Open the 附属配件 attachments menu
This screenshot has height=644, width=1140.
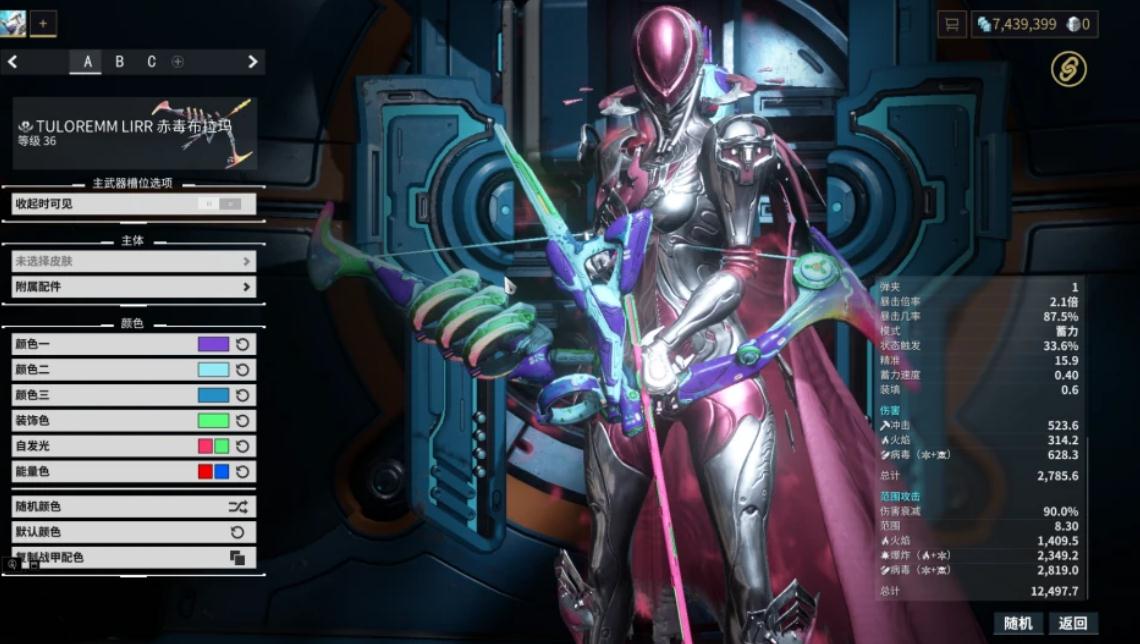pos(133,287)
